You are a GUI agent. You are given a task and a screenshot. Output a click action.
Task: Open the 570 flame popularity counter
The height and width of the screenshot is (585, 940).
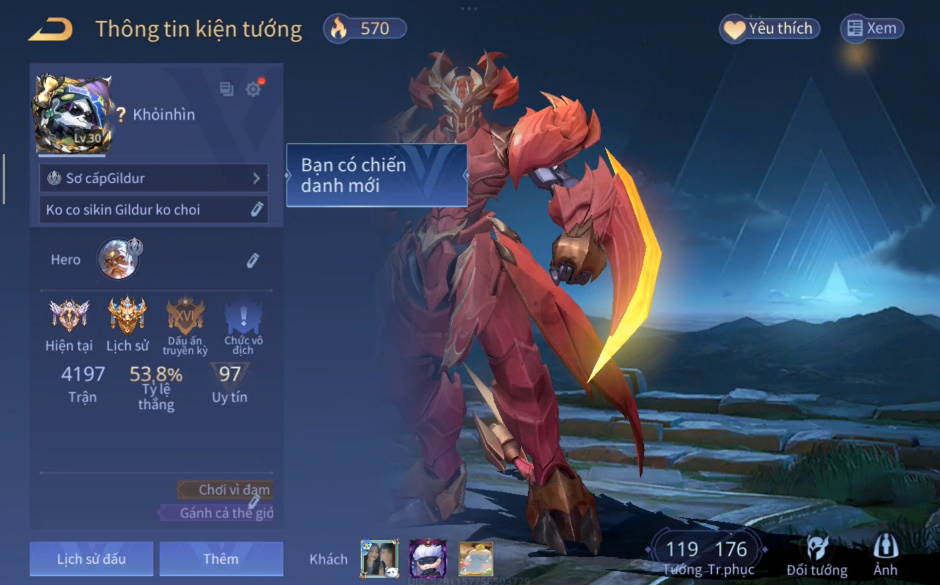[365, 29]
